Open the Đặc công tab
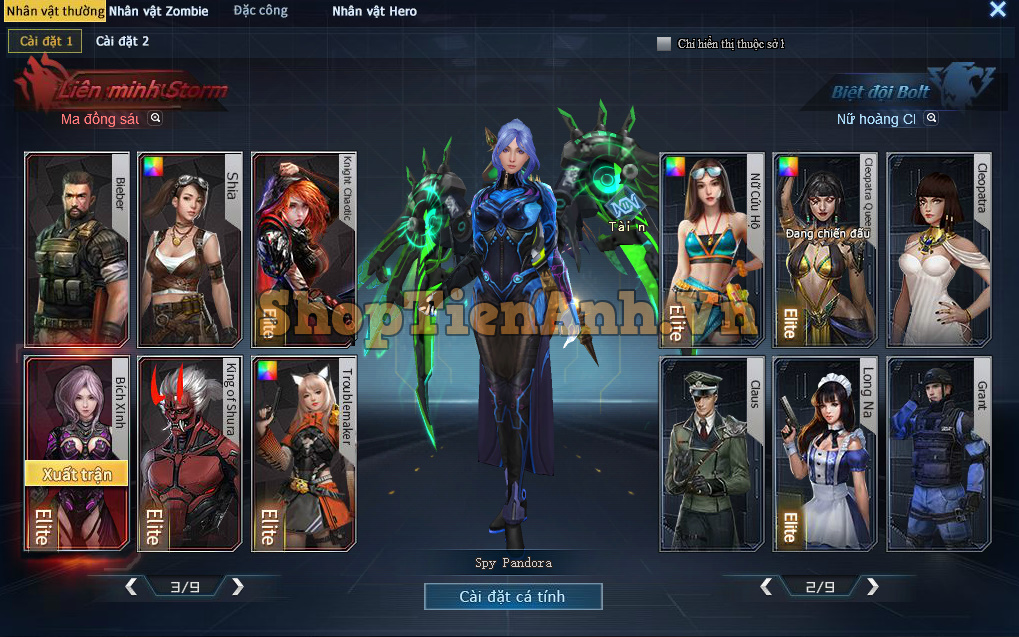 261,11
